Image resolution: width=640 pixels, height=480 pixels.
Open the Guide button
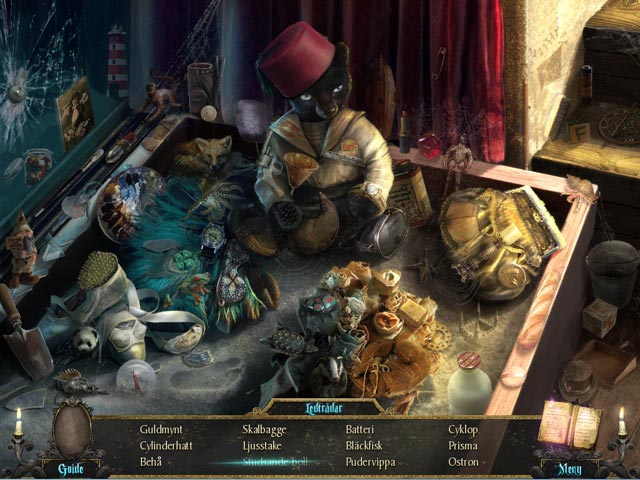[x=70, y=467]
